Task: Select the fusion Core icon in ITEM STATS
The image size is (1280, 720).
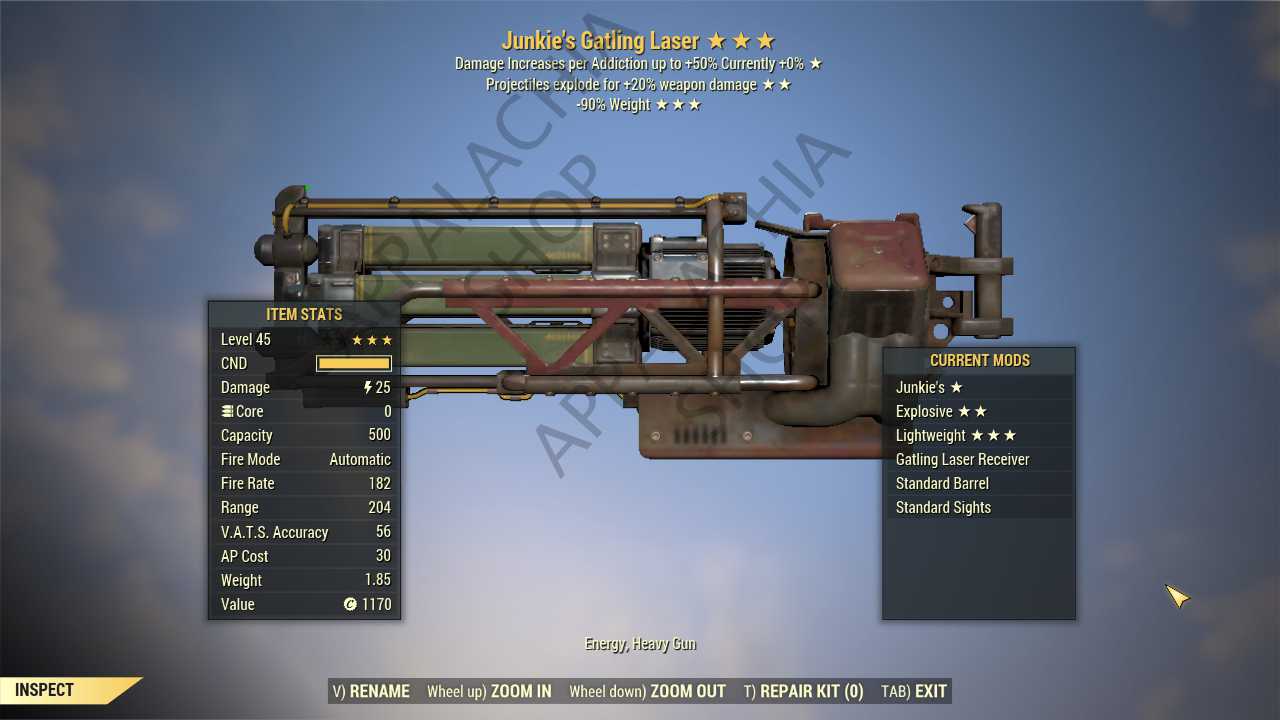Action: click(x=228, y=411)
